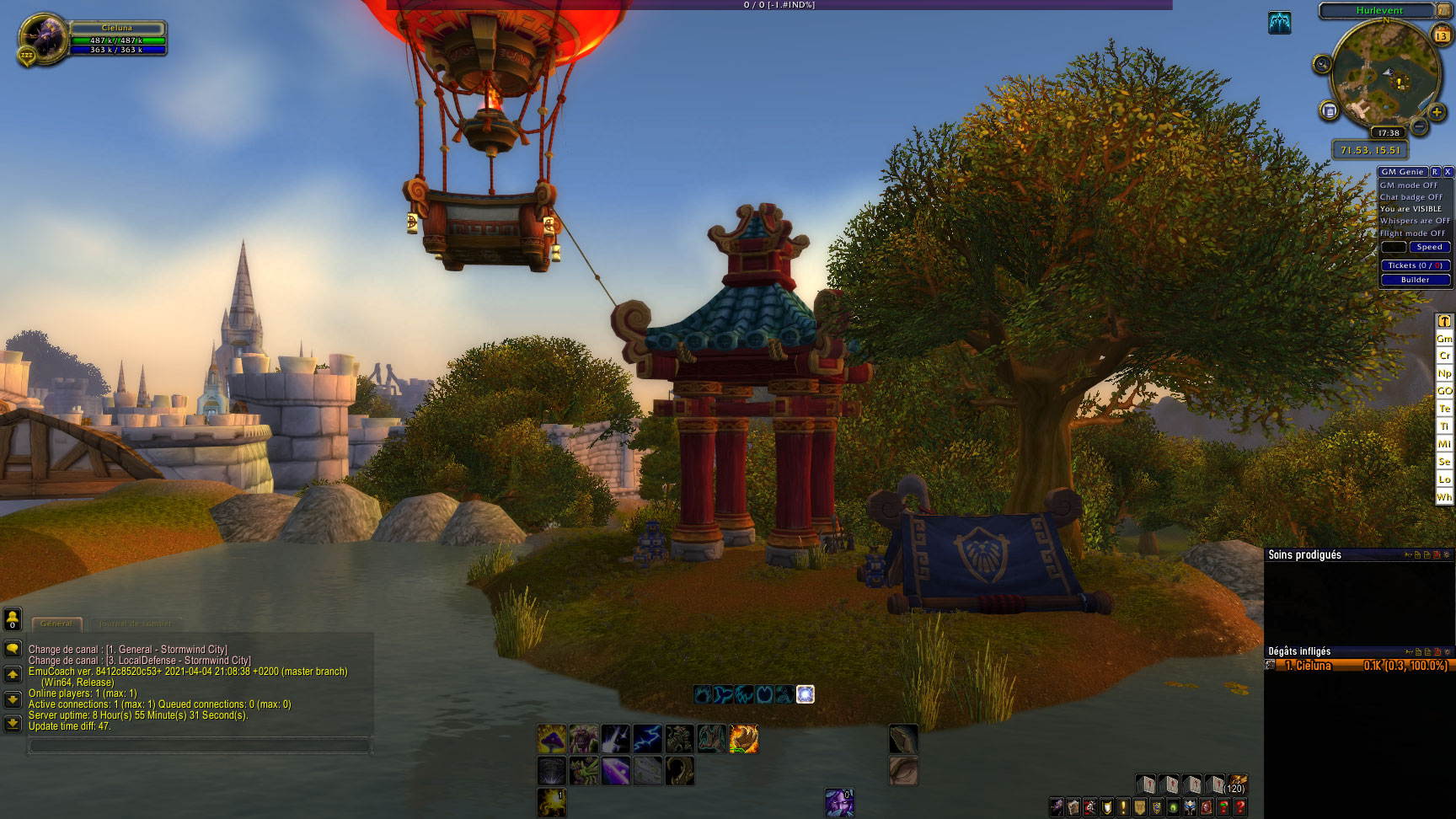Toggle Flight mode in GM Genie
Viewport: 1456px width, 819px height.
point(1412,233)
